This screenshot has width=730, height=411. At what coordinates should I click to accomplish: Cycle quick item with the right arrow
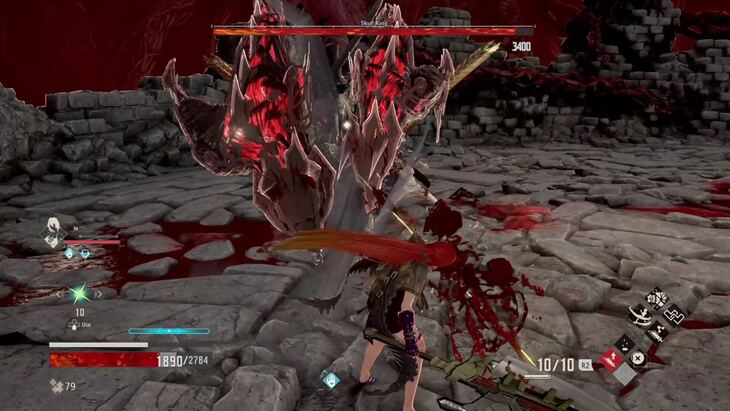pos(97,294)
